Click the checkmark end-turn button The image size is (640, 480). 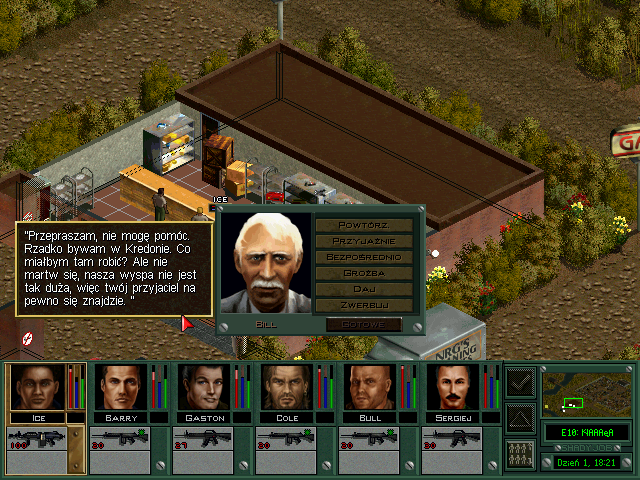point(520,381)
